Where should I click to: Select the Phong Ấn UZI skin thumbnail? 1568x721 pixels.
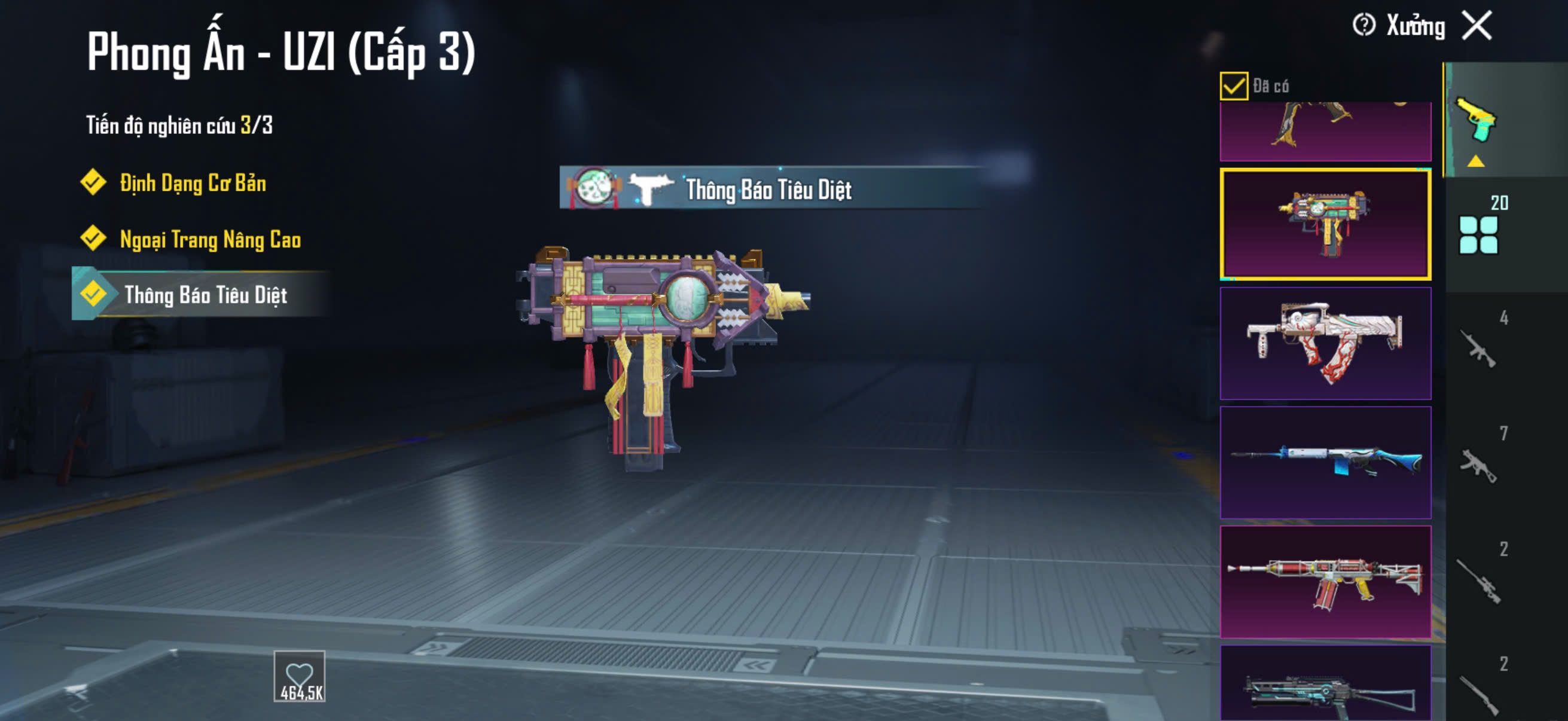1325,224
